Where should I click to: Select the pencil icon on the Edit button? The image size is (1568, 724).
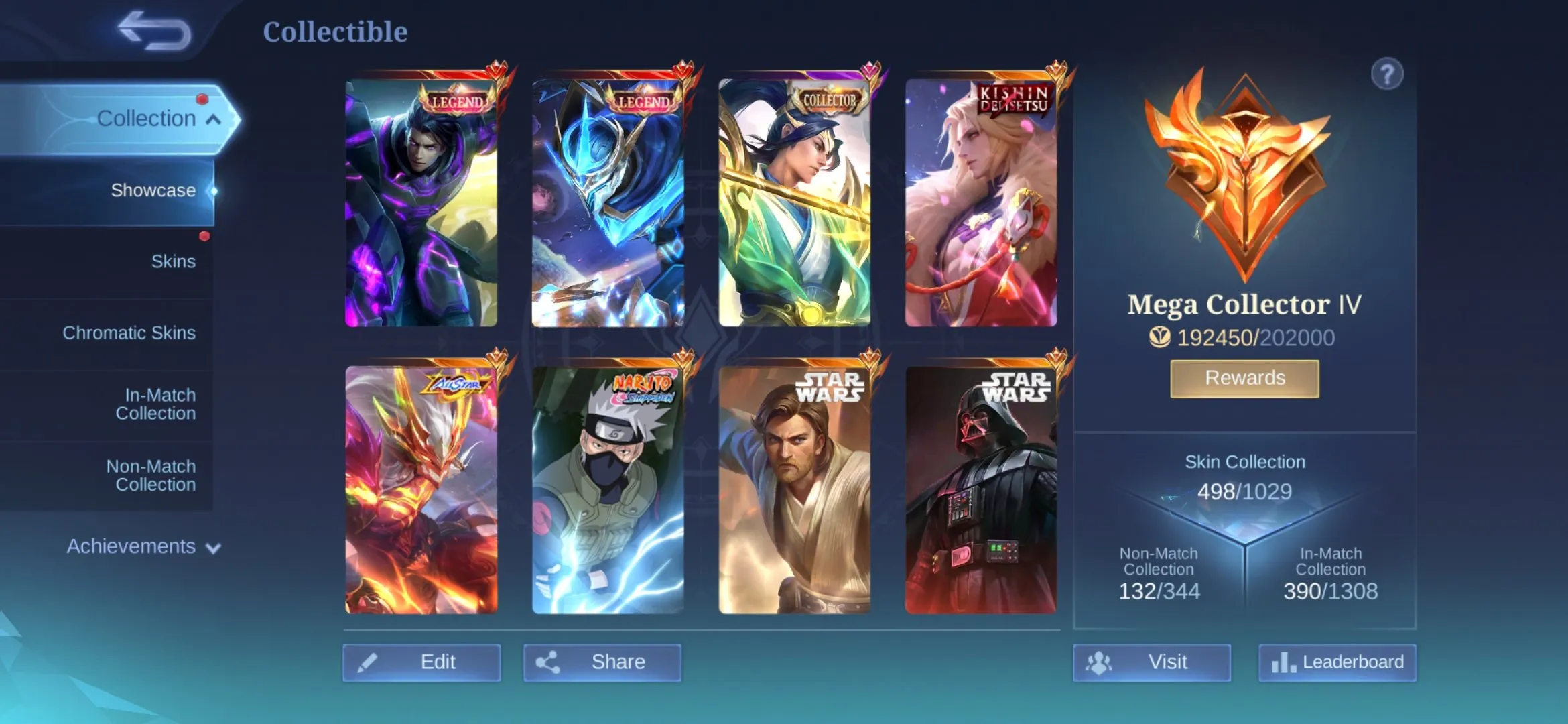(x=367, y=662)
